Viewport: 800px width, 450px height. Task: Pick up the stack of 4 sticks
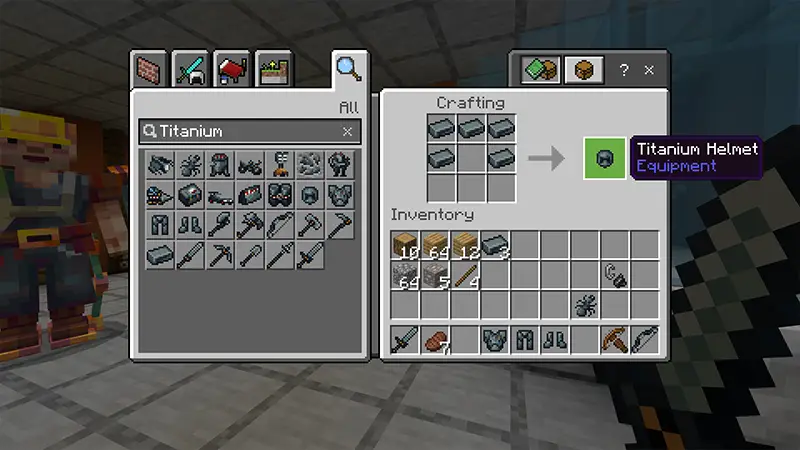pyautogui.click(x=466, y=275)
